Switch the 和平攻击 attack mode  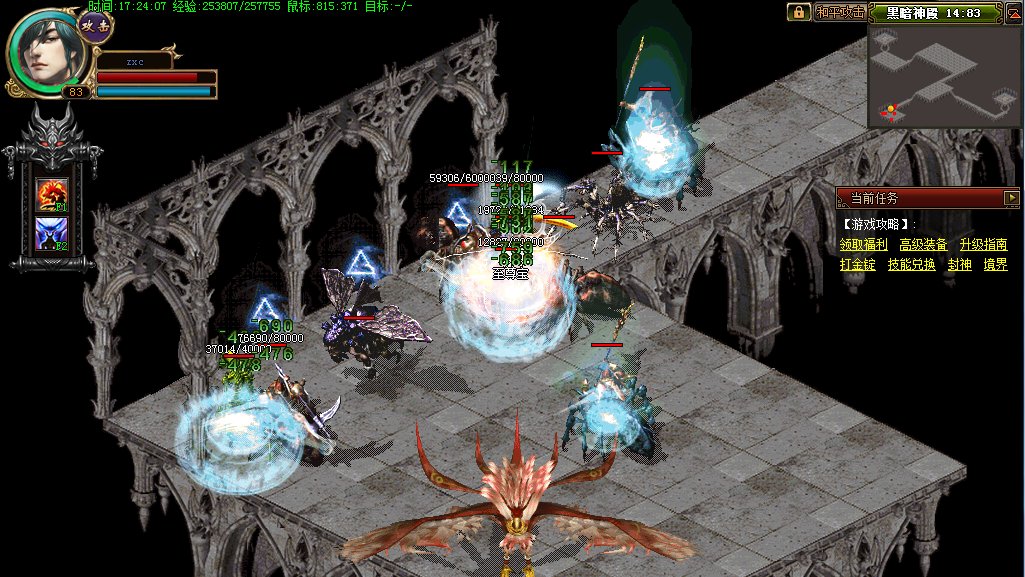(x=839, y=12)
